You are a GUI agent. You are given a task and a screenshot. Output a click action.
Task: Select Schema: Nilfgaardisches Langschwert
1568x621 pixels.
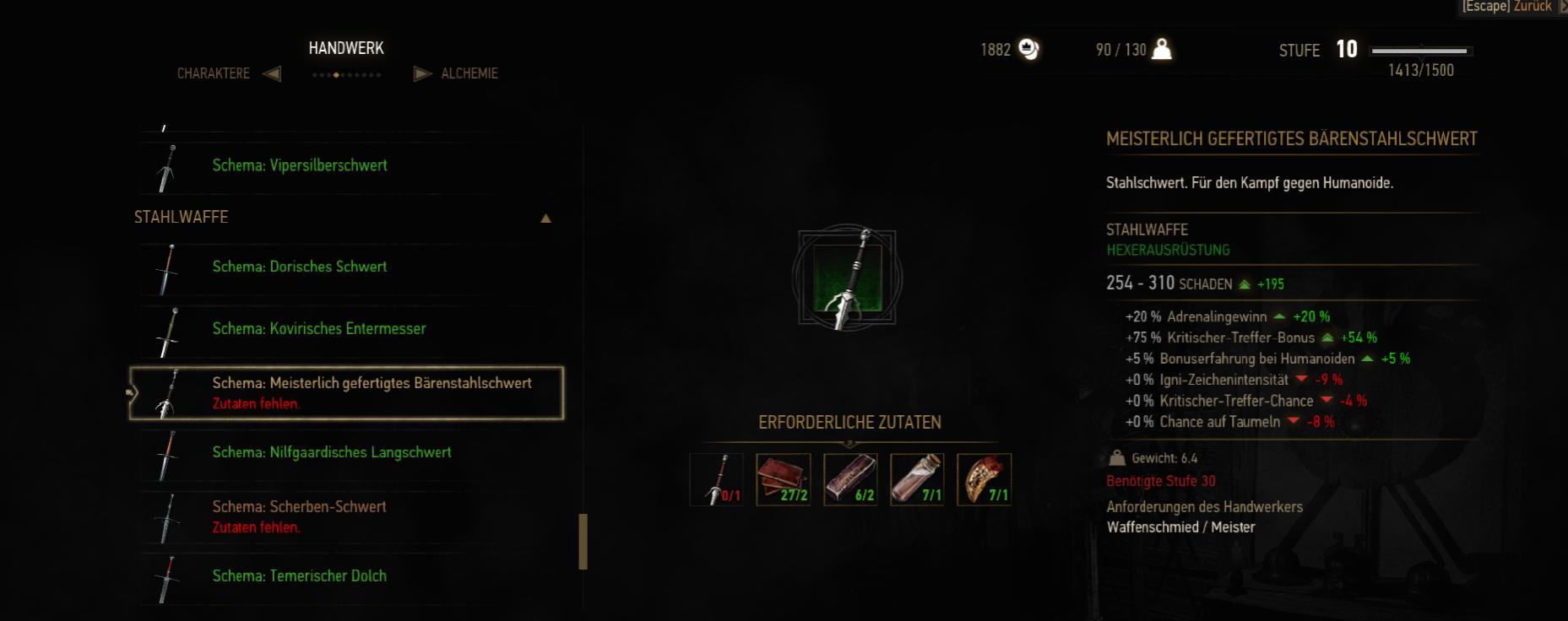[x=332, y=453]
